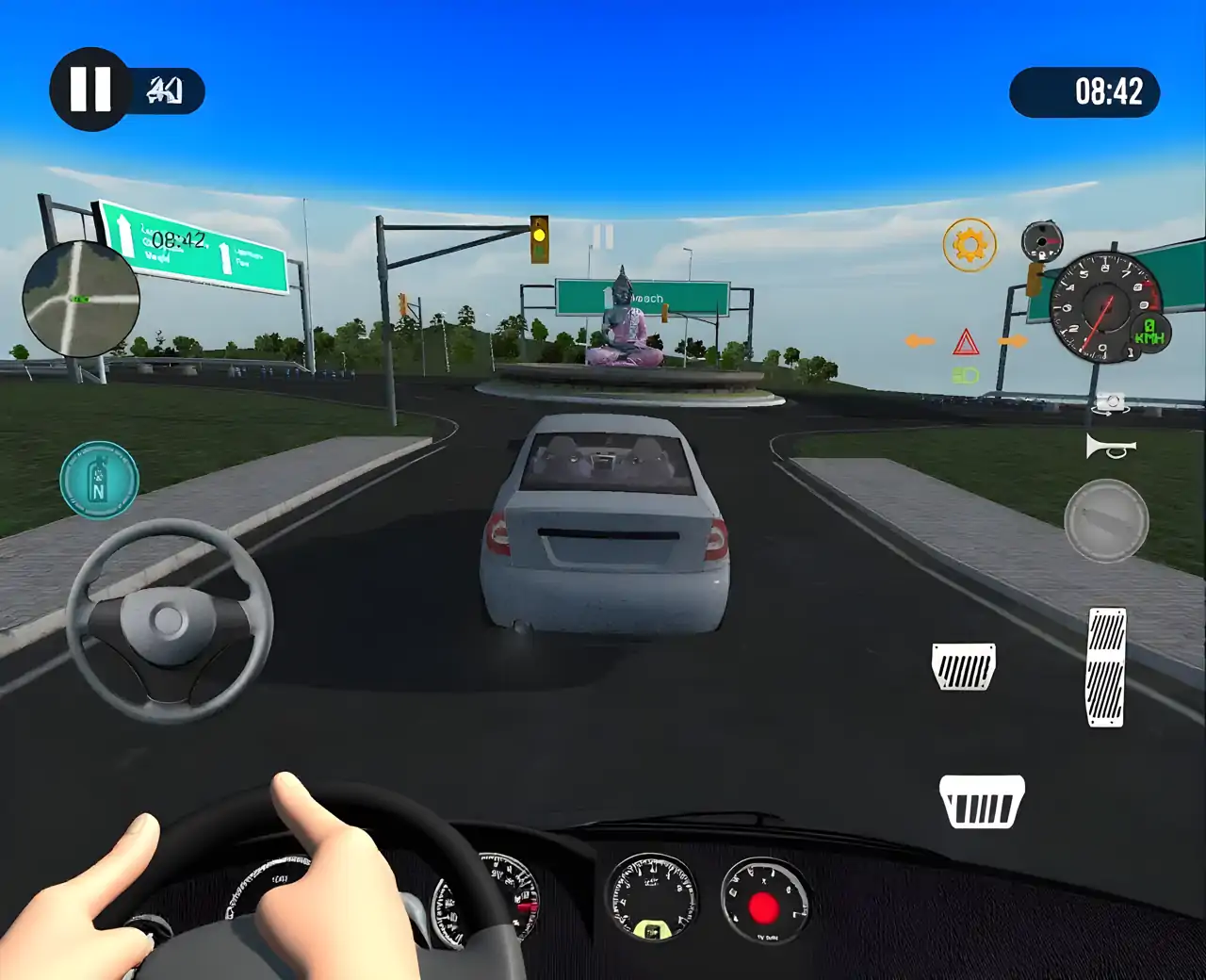
Task: Honk using the white horn icon
Action: pyautogui.click(x=1111, y=447)
